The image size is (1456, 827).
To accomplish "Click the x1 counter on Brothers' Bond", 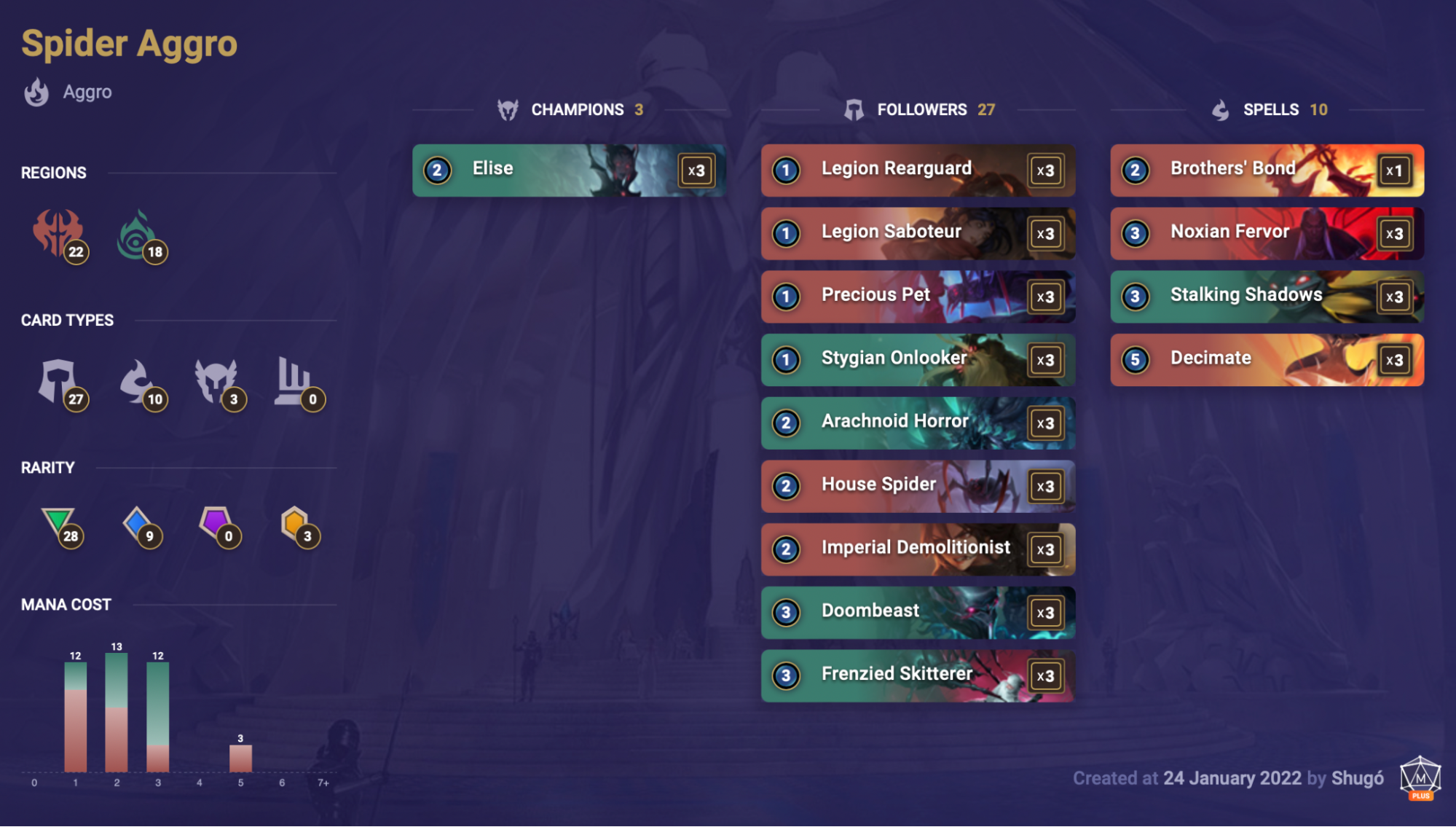I will click(1393, 170).
